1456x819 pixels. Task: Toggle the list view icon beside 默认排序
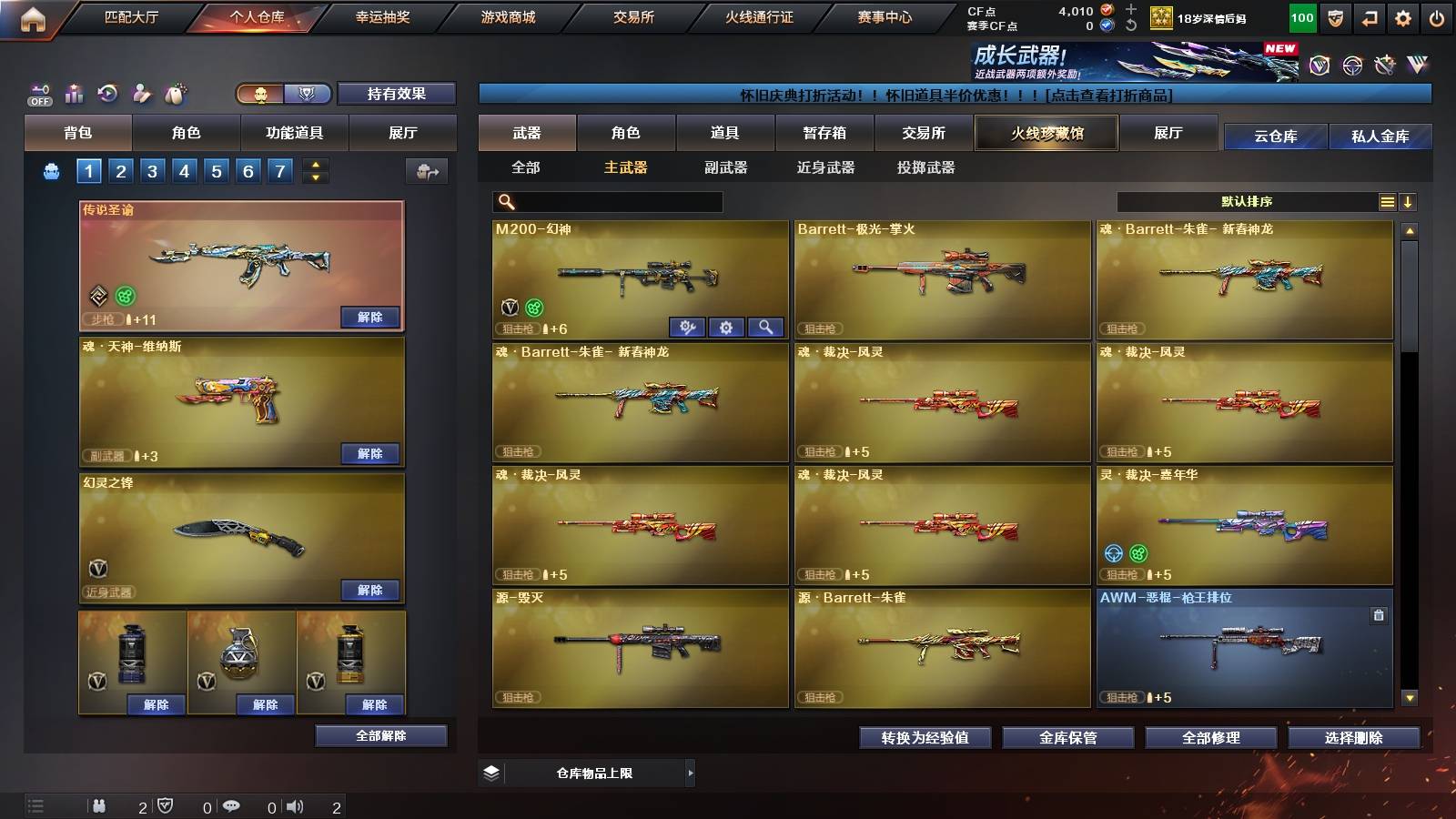[x=1387, y=202]
